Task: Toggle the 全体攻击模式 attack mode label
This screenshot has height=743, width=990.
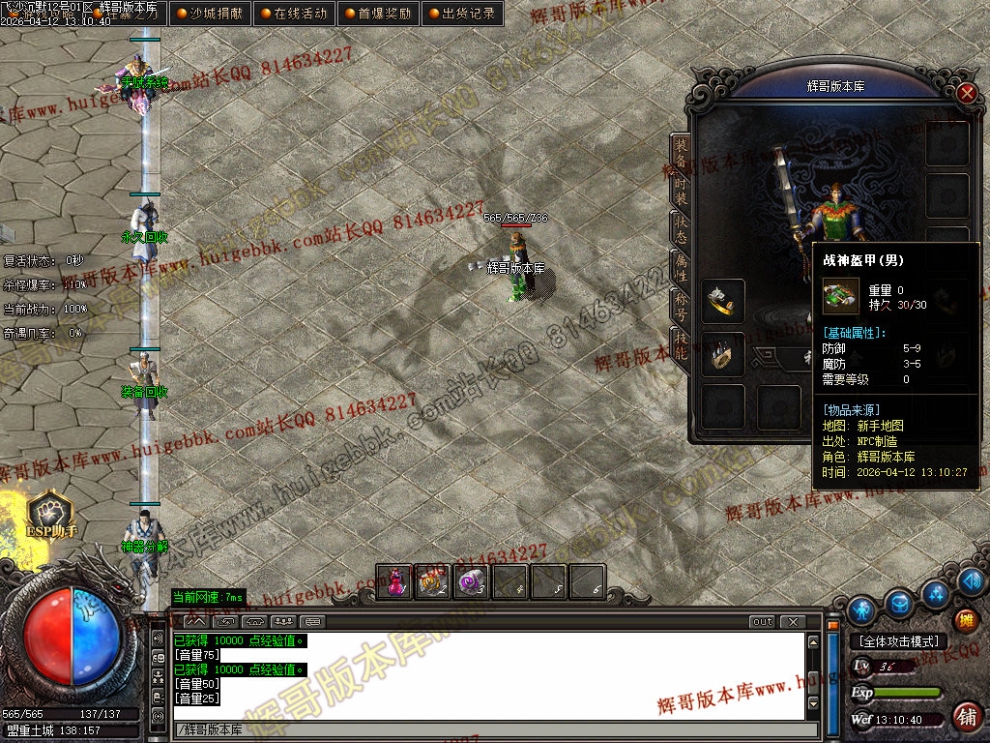Action: (x=898, y=641)
